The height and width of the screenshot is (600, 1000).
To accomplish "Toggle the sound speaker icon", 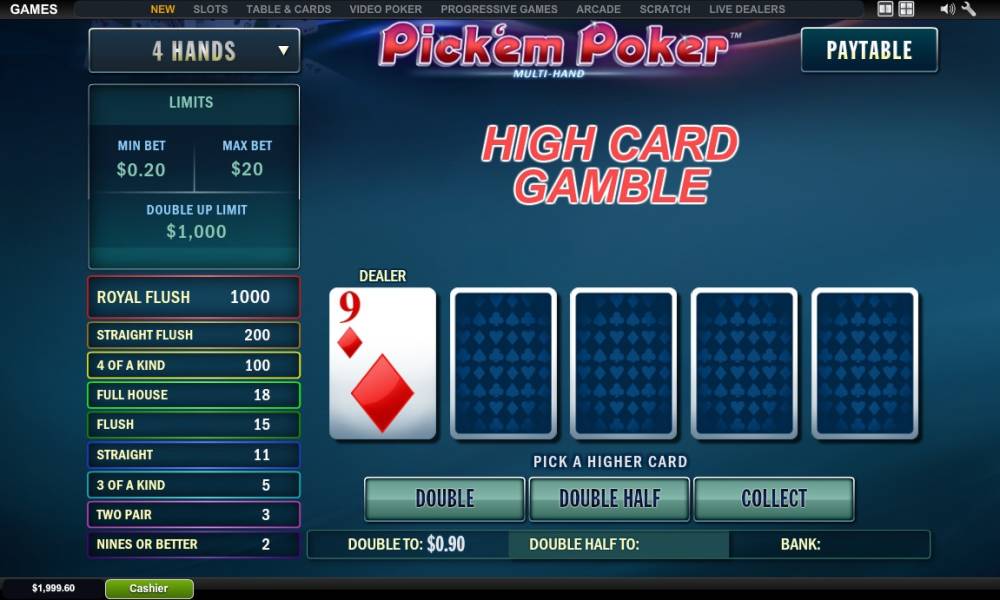I will pos(947,9).
